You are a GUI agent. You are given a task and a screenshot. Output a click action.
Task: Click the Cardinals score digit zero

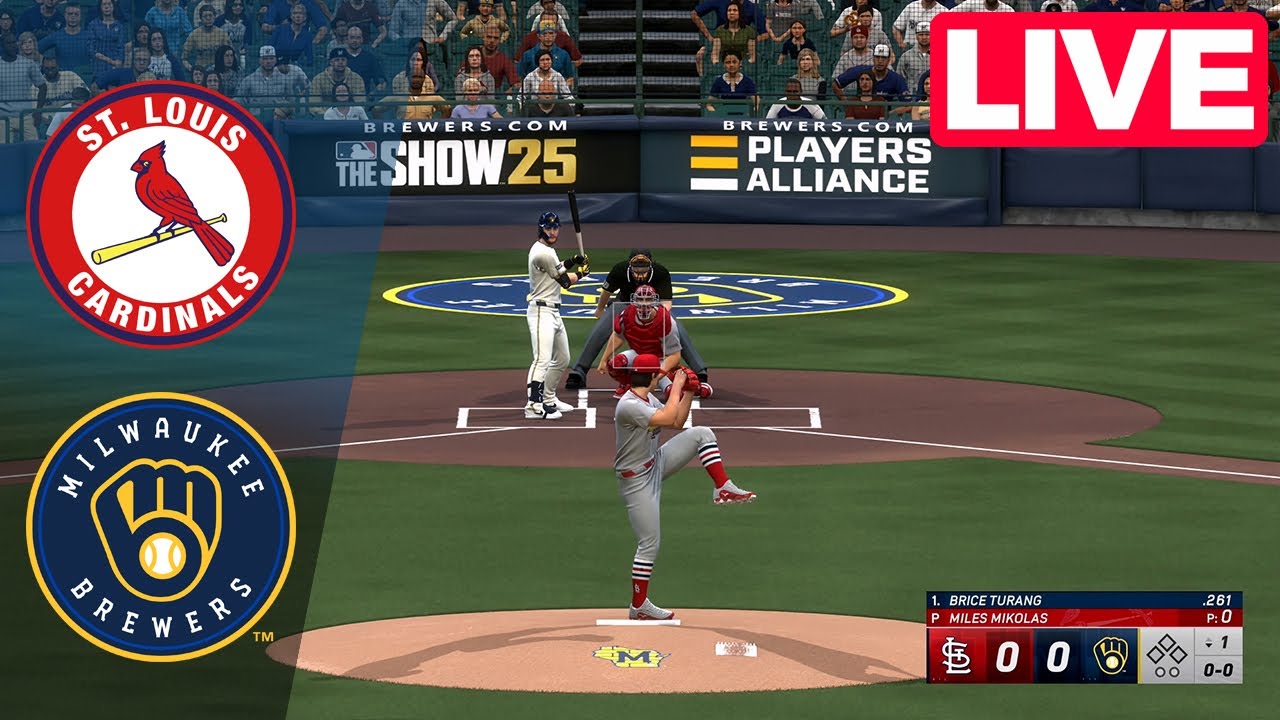click(1008, 656)
